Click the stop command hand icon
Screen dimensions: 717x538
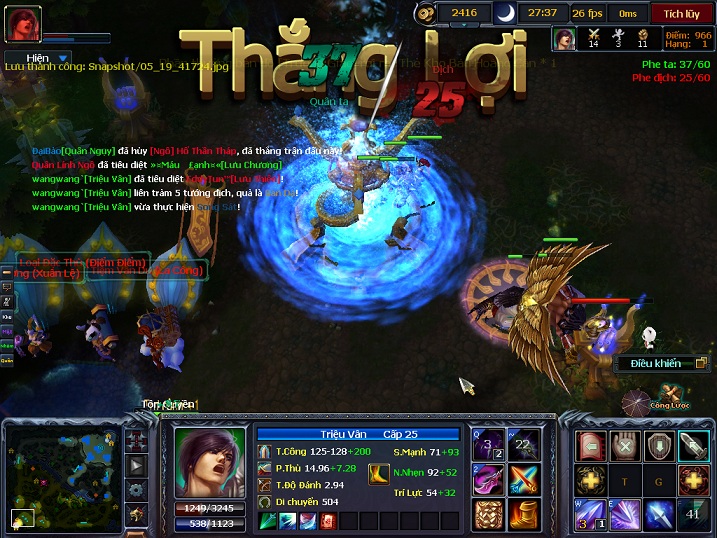(x=625, y=446)
